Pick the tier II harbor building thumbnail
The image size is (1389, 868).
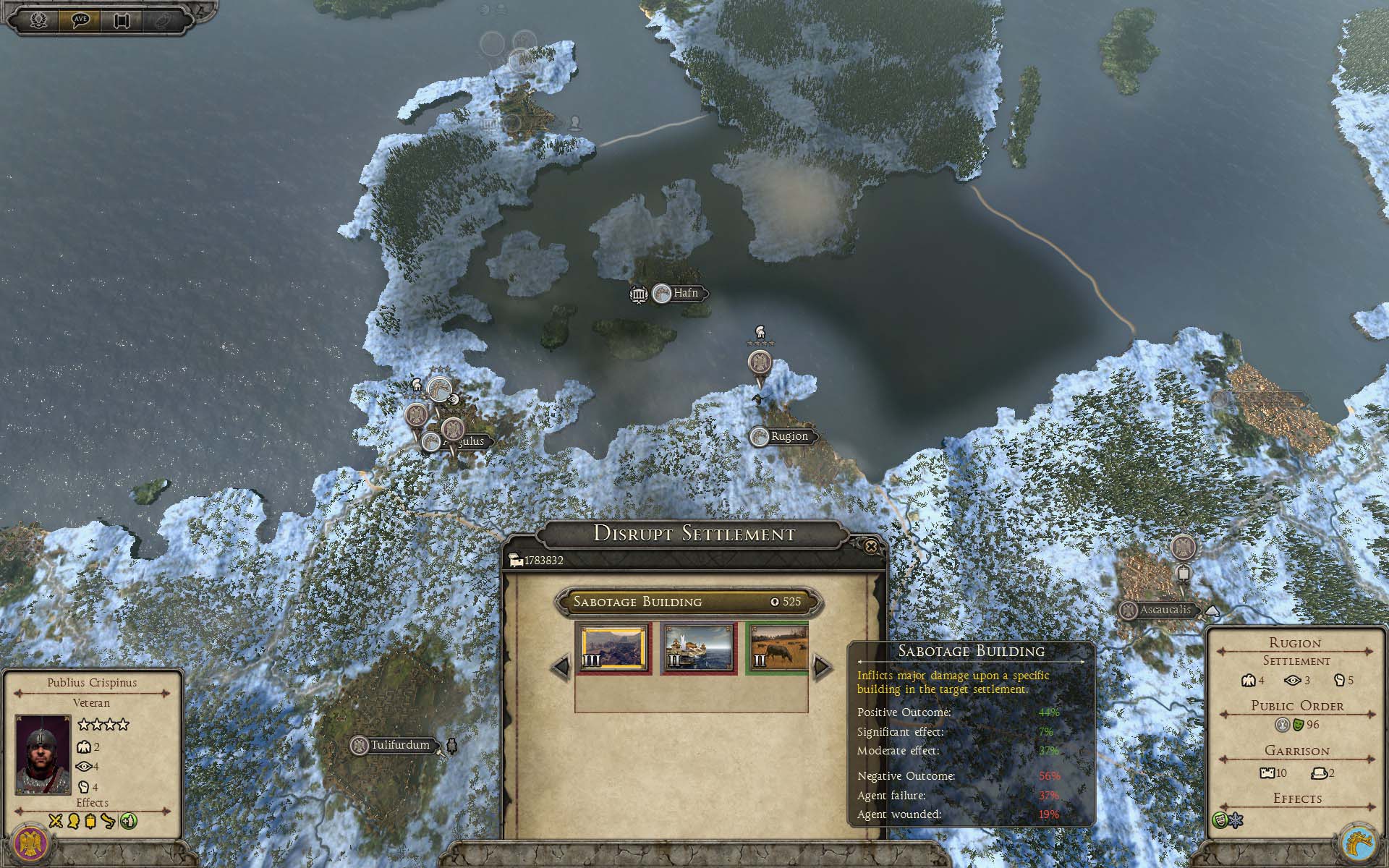point(698,648)
